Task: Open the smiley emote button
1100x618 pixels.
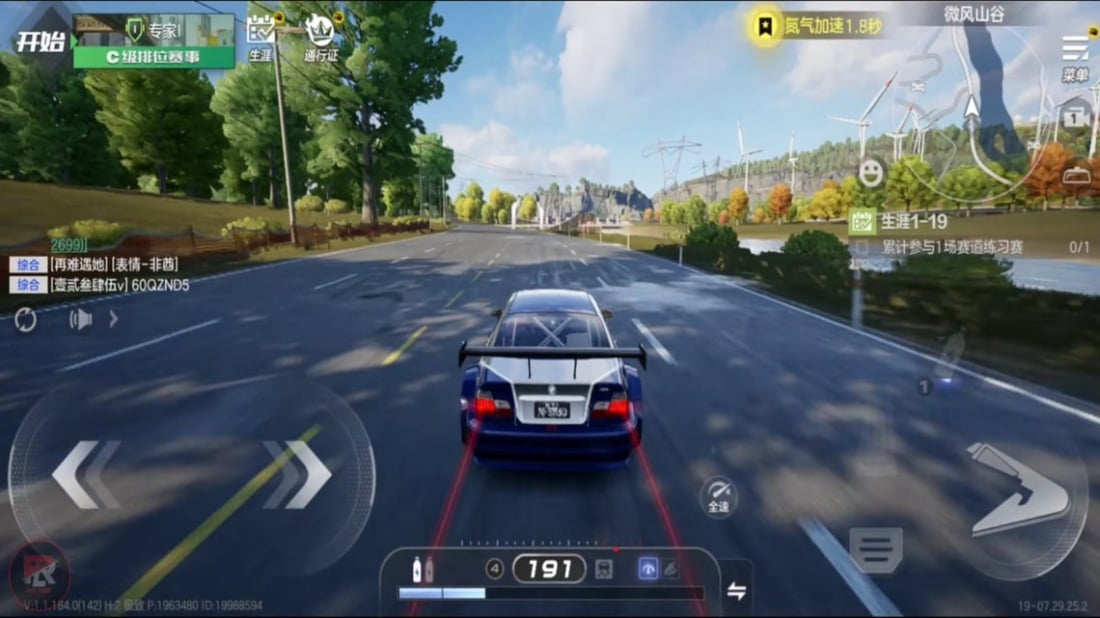Action: coord(872,172)
